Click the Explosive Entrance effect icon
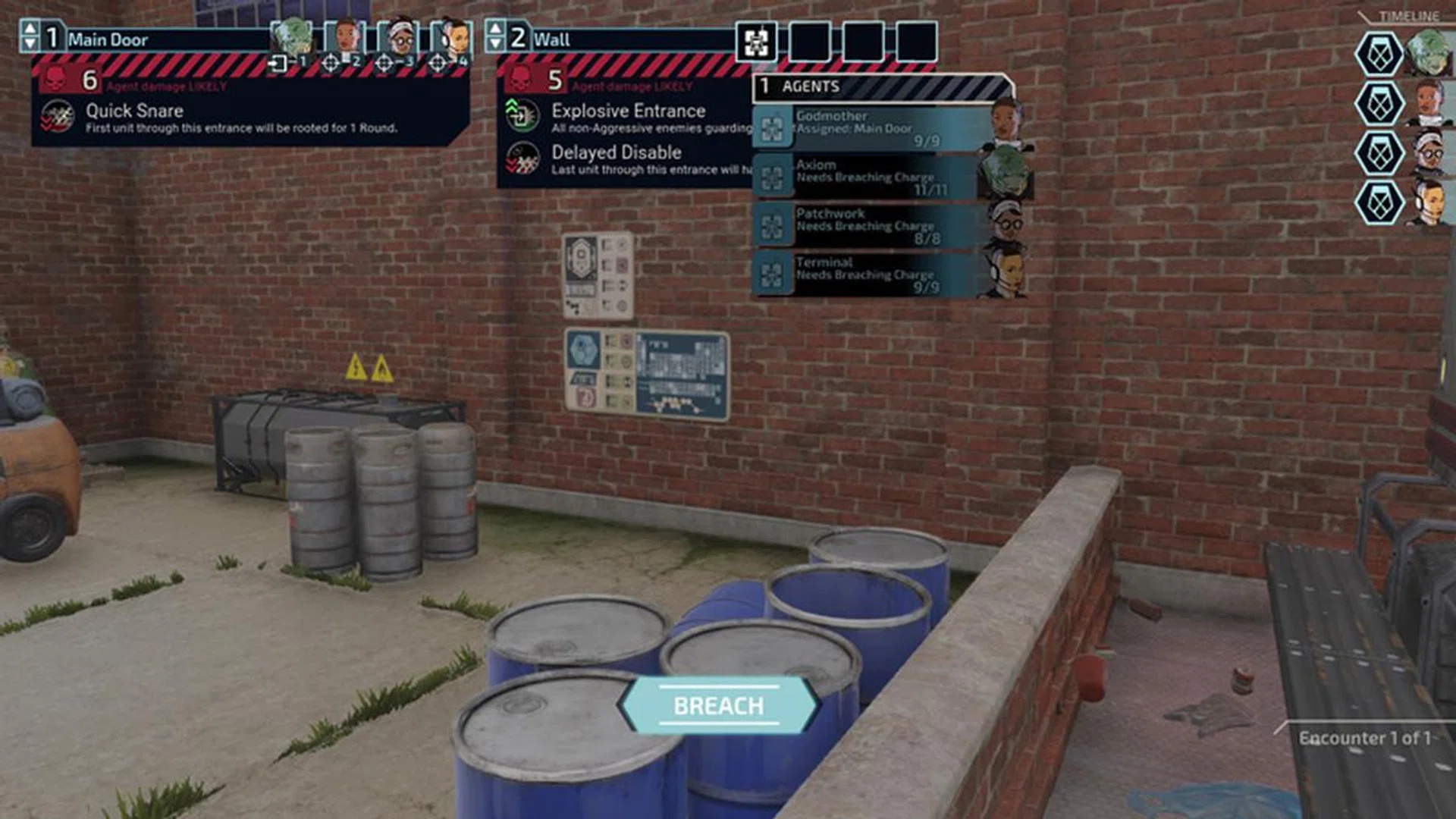 (523, 117)
